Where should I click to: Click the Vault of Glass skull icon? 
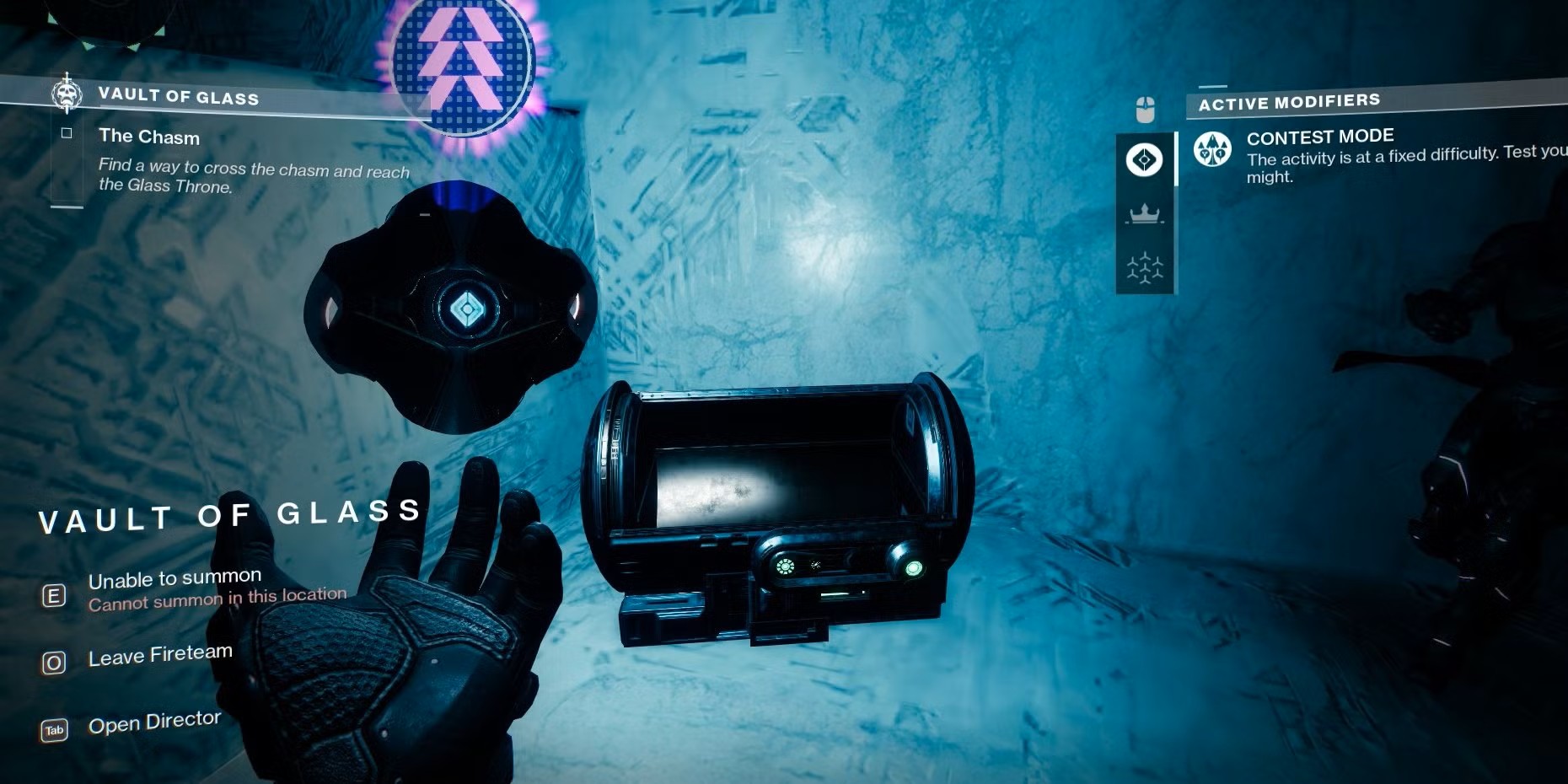pos(67,93)
